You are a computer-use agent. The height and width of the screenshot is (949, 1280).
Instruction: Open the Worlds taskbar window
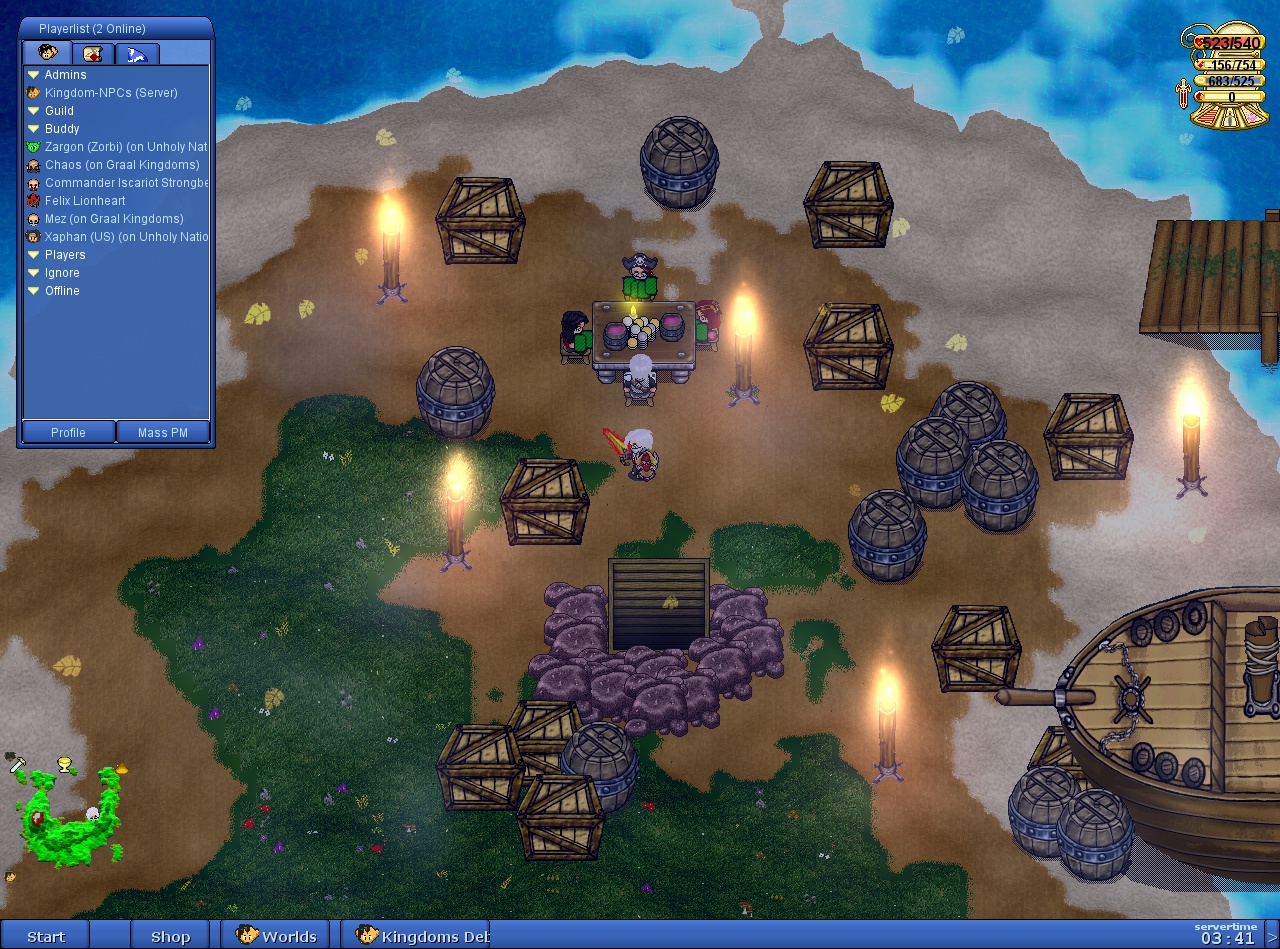click(277, 936)
